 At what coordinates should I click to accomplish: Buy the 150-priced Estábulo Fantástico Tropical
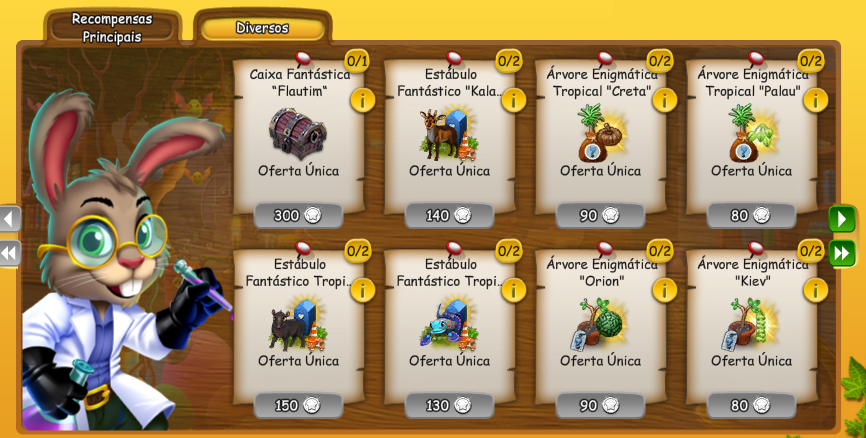[x=299, y=405]
